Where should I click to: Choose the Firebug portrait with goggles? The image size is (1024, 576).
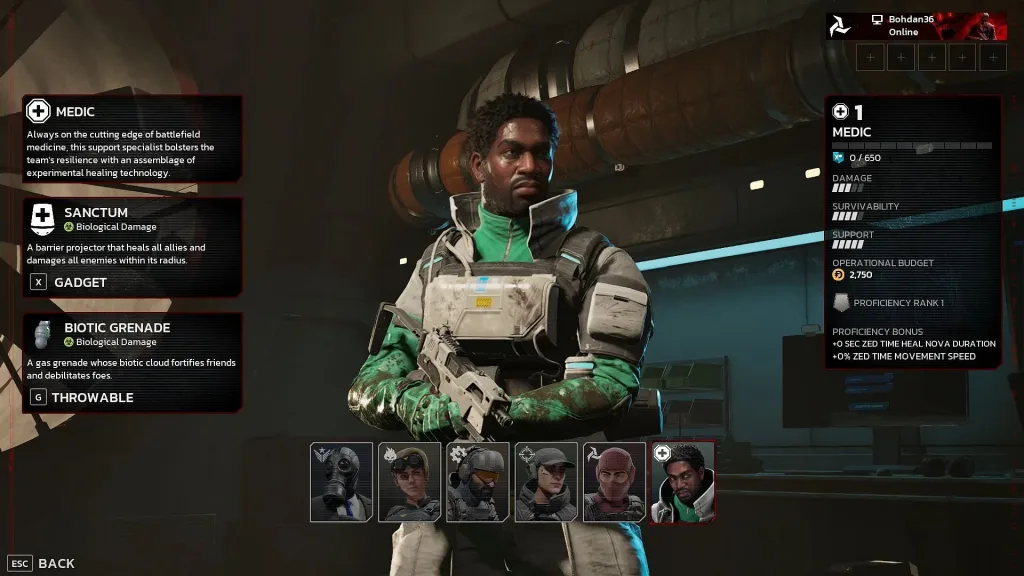click(x=409, y=482)
